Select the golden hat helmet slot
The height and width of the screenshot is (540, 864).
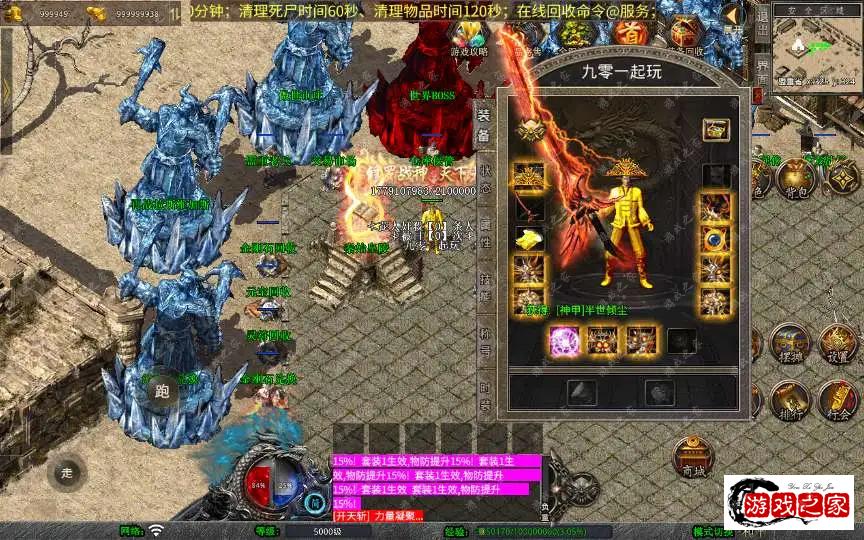point(530,177)
